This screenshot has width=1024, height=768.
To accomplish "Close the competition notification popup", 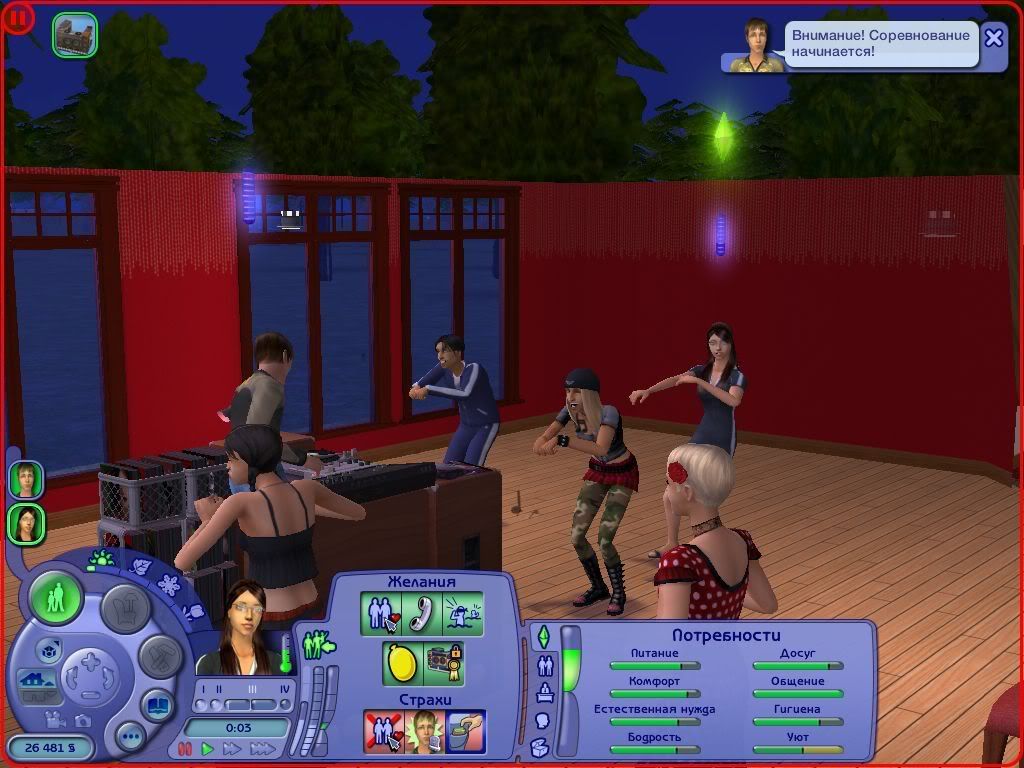I will coord(993,38).
